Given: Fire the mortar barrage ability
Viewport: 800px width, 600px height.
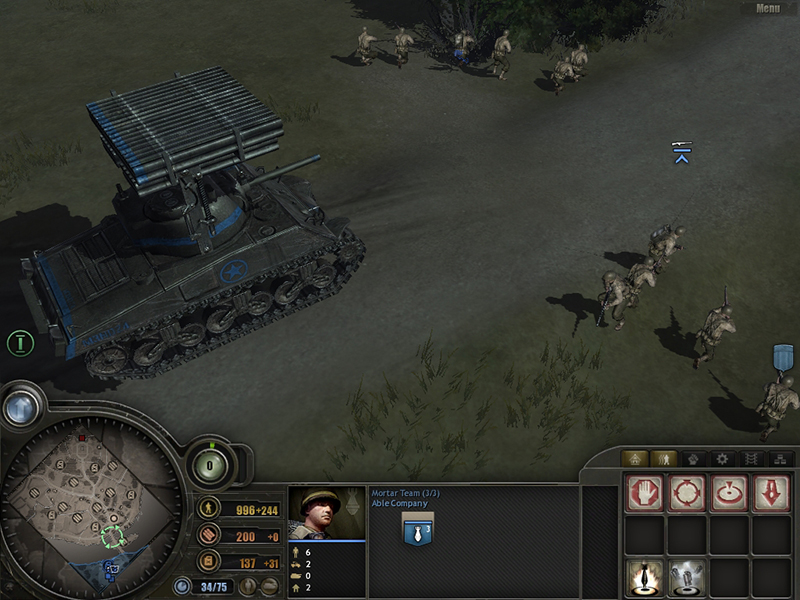Looking at the screenshot, I should coord(644,577).
